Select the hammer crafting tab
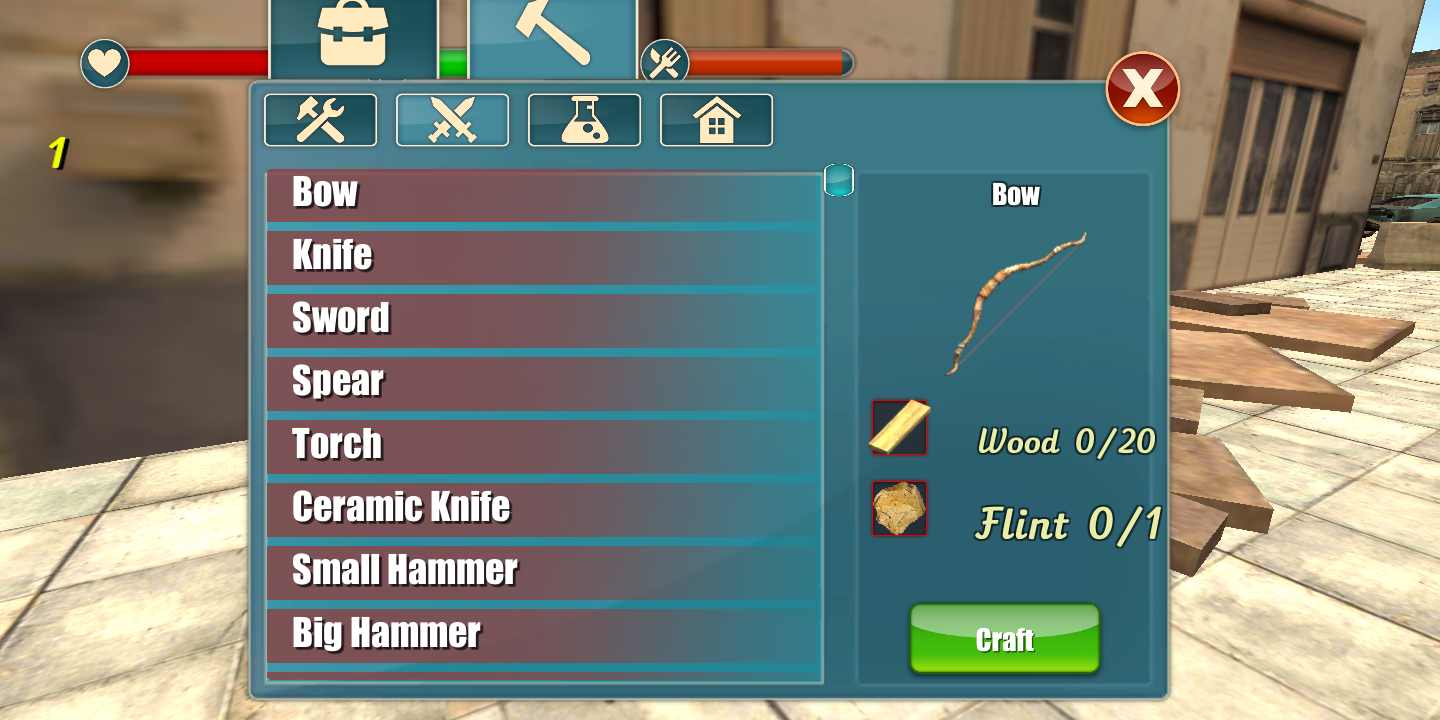The height and width of the screenshot is (720, 1440). pos(552,38)
